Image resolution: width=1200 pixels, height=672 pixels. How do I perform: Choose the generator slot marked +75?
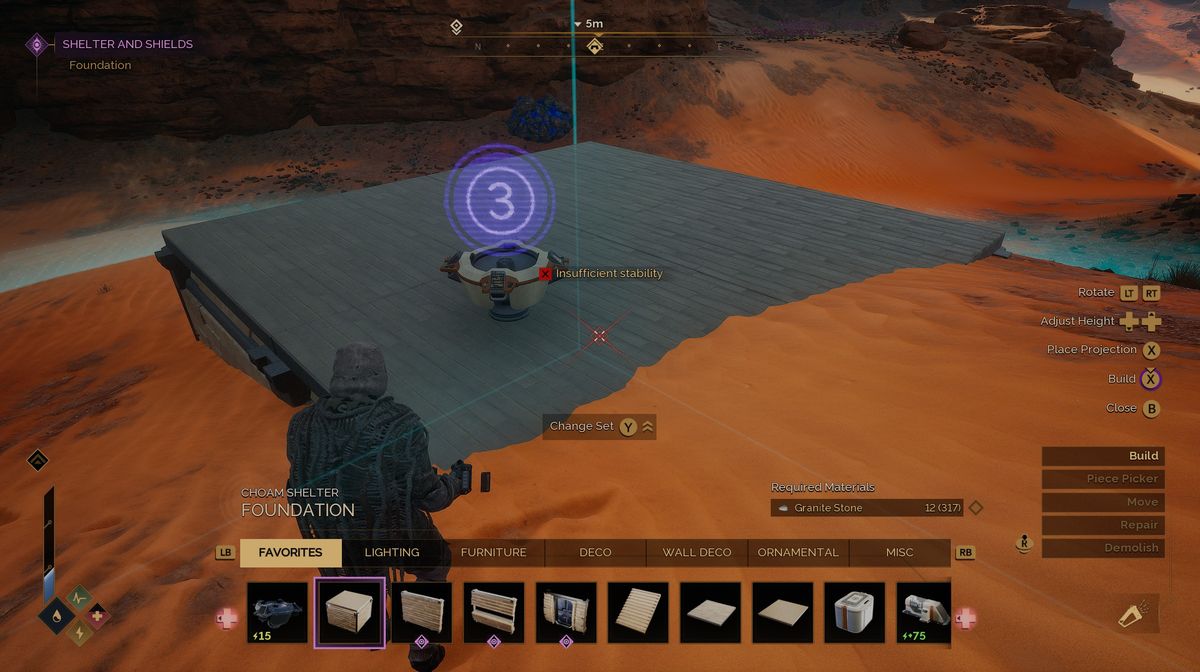926,612
